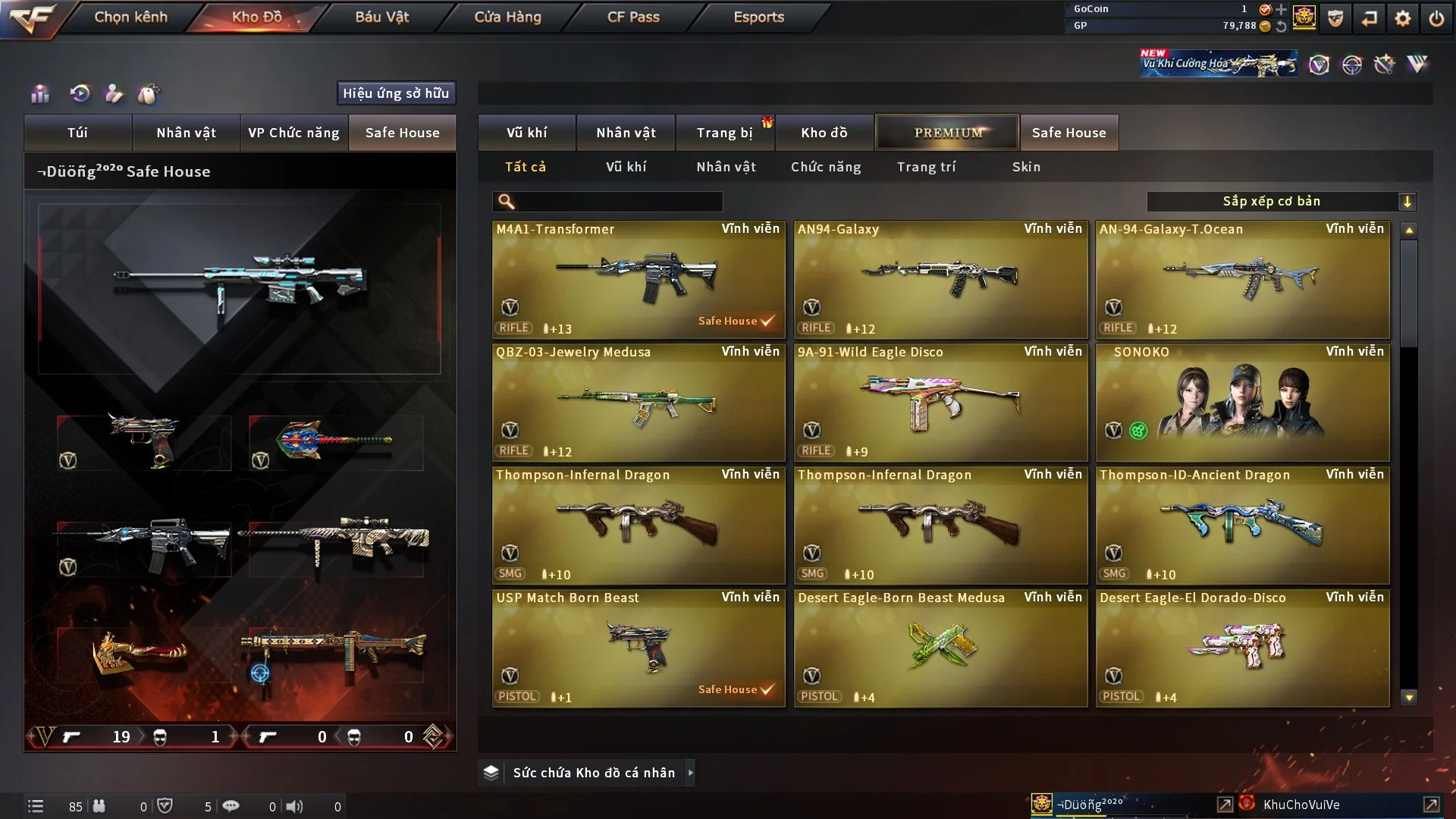Select Desert Eagle-El Dorado-Disco pistol
Image resolution: width=1456 pixels, height=819 pixels.
point(1242,648)
